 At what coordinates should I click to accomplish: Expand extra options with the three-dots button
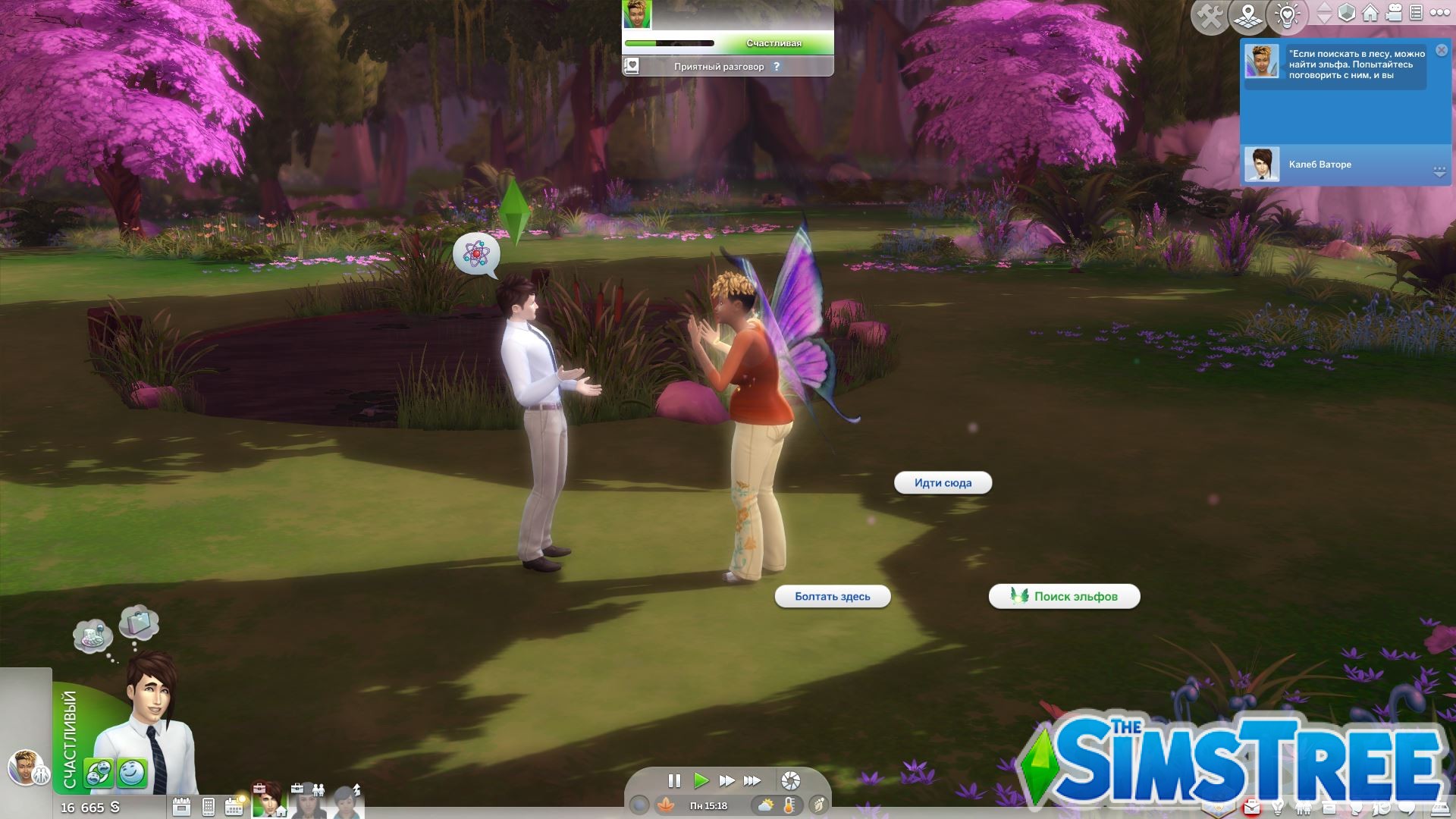(1441, 12)
